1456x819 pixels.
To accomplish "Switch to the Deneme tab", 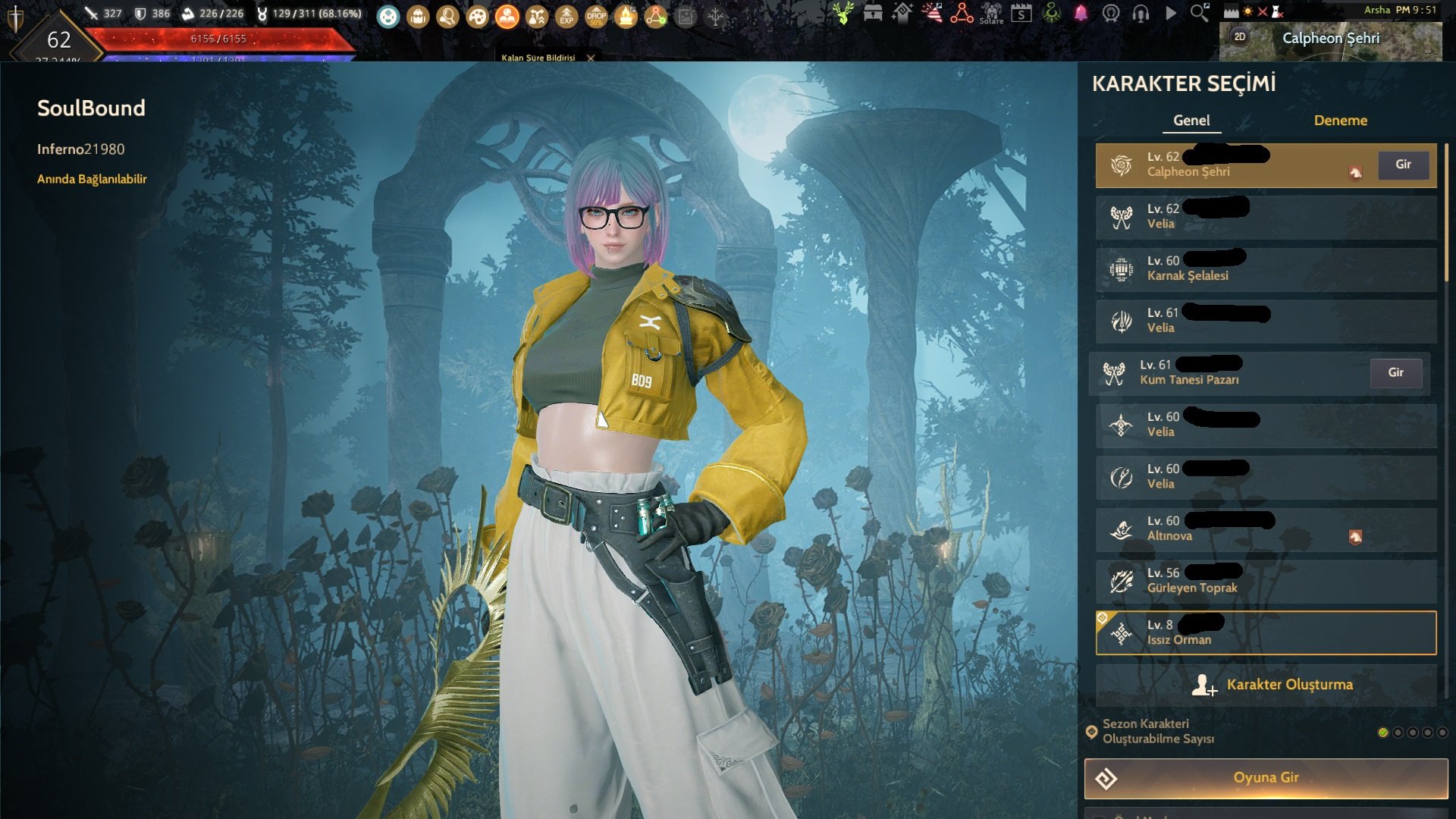I will point(1340,121).
